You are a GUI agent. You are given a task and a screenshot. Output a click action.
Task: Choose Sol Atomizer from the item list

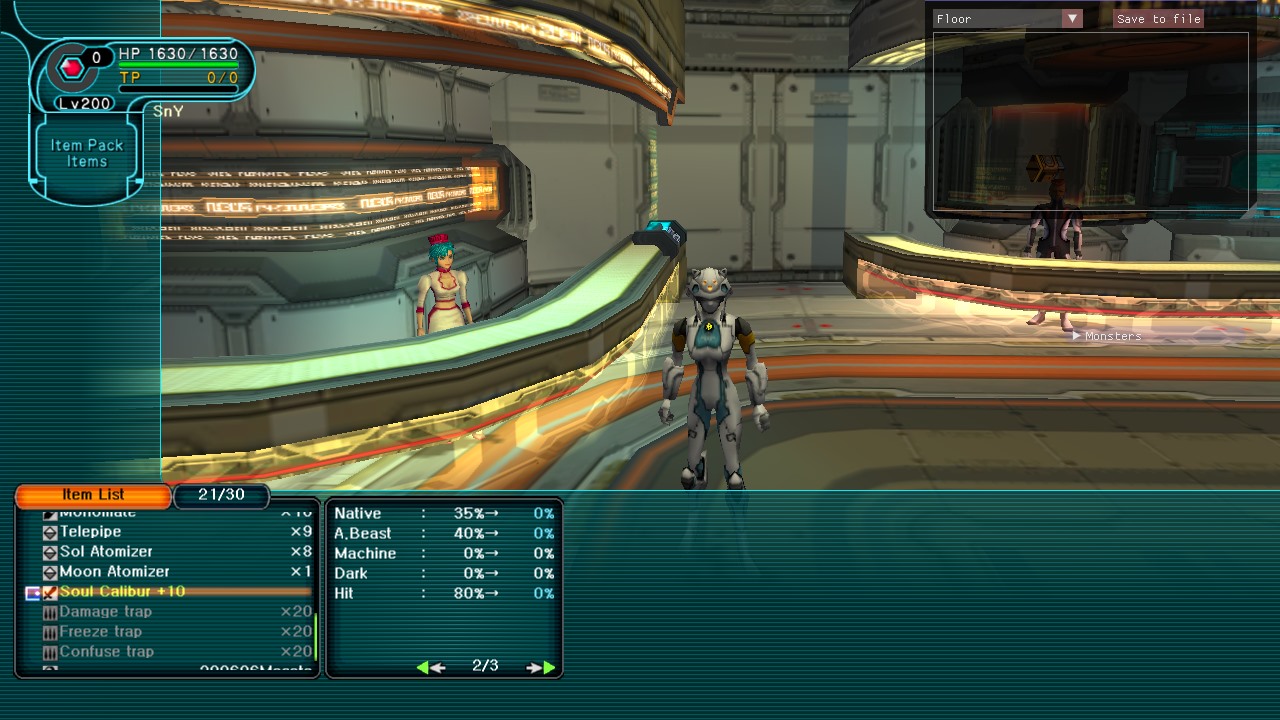[106, 552]
